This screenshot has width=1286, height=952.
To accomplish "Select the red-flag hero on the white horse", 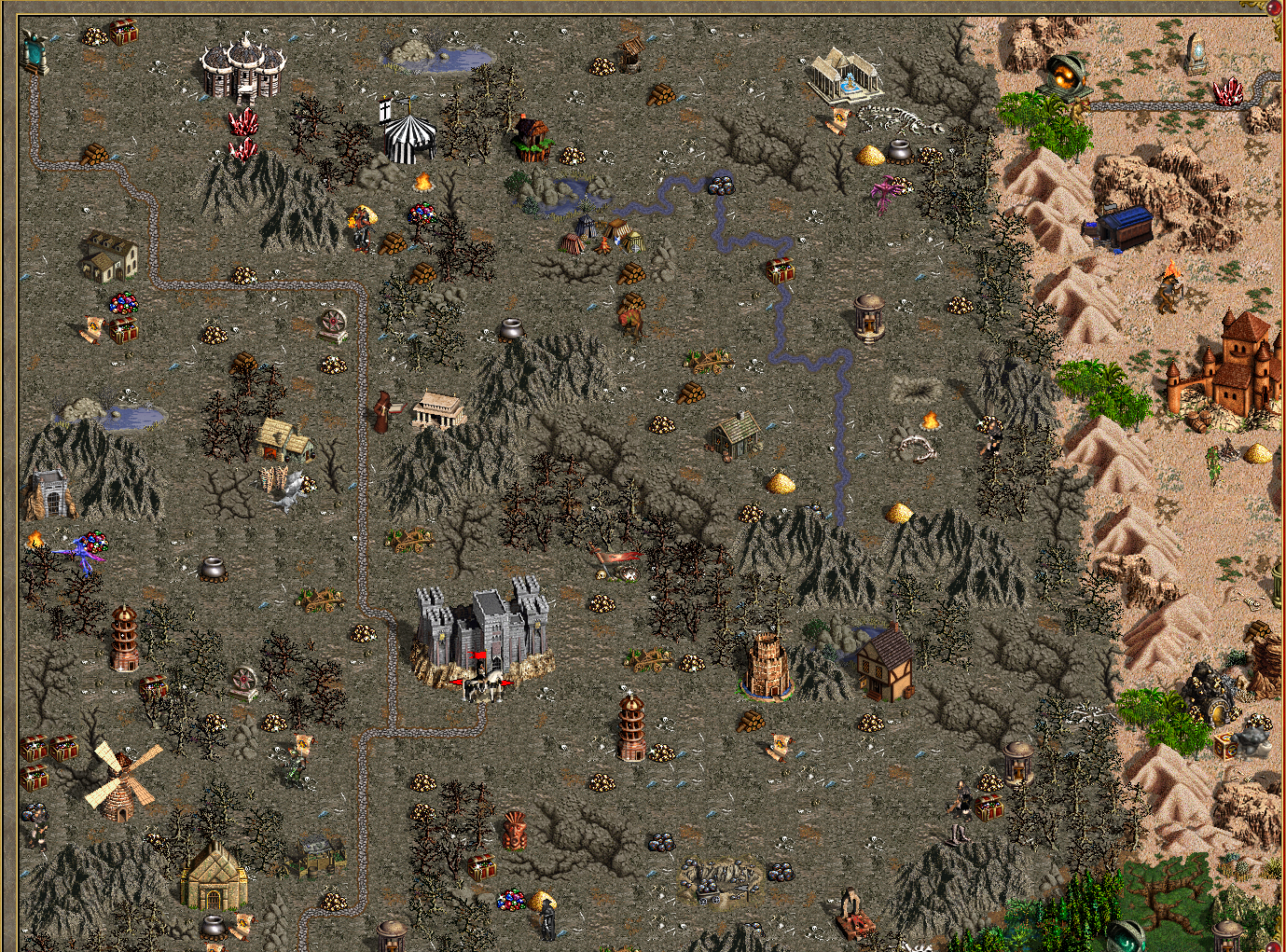I will point(481,682).
